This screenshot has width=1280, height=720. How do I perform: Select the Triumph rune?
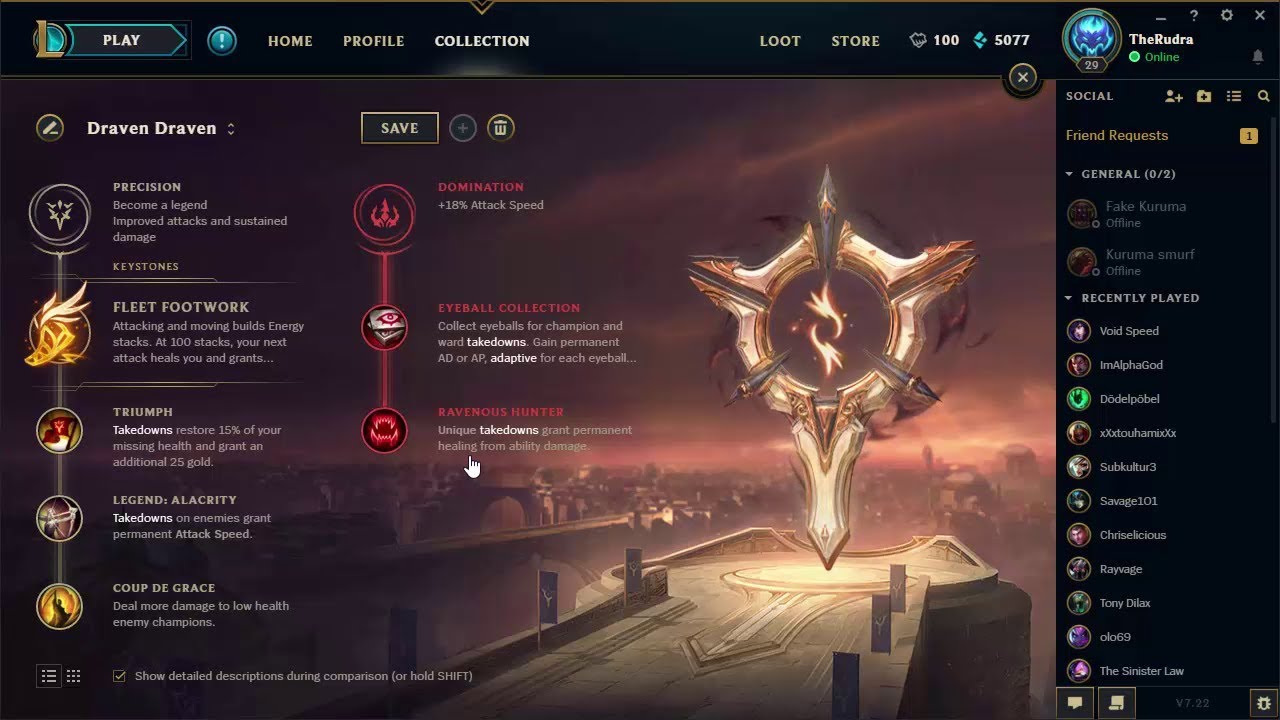[59, 430]
